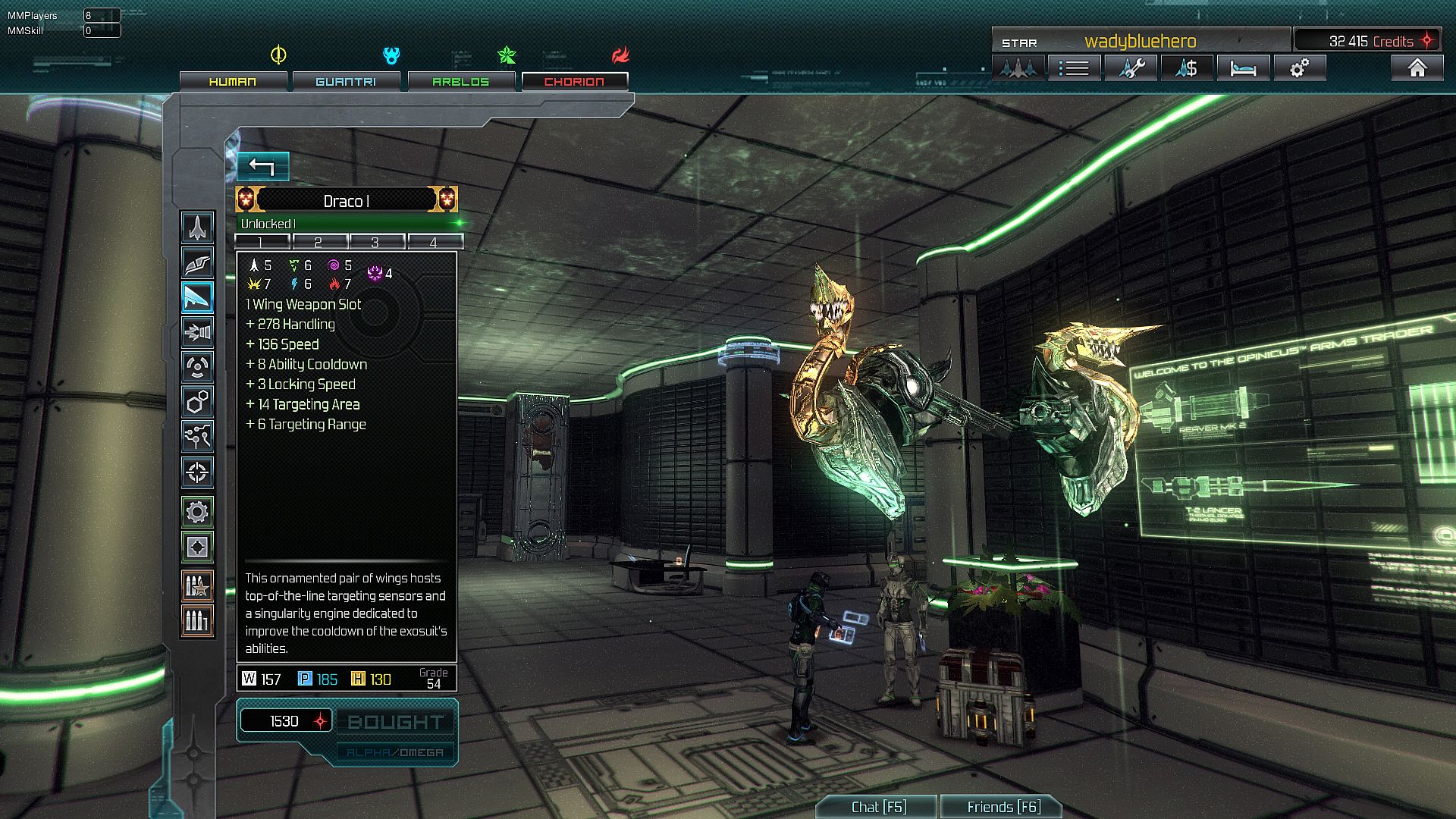This screenshot has width=1456, height=819.
Task: Open the three-ships squadron menu
Action: [1018, 68]
